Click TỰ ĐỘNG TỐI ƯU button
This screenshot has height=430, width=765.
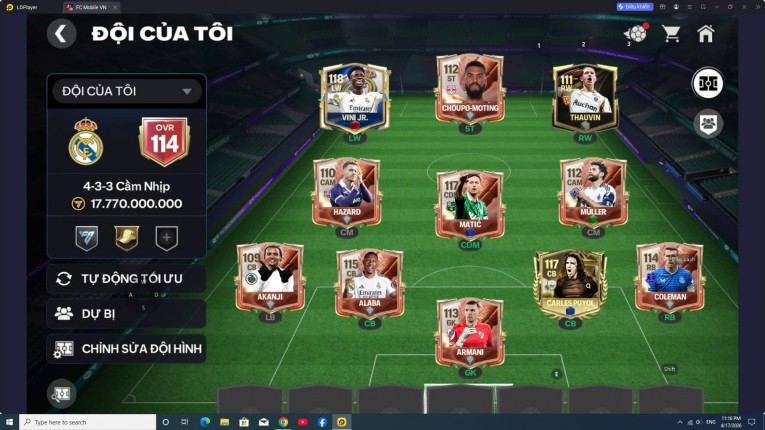[126, 278]
